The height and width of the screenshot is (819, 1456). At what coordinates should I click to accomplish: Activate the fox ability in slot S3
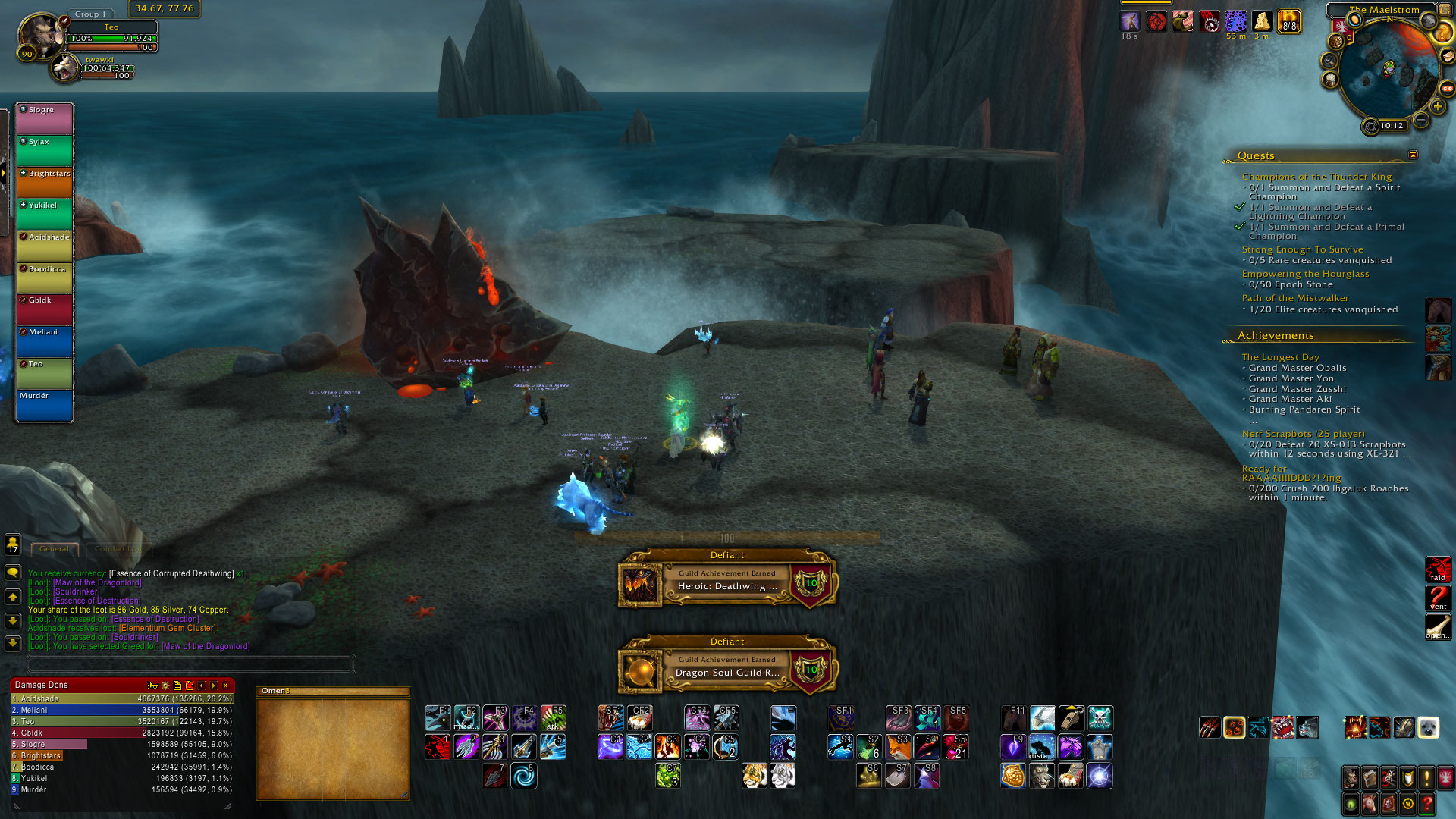coord(898,746)
